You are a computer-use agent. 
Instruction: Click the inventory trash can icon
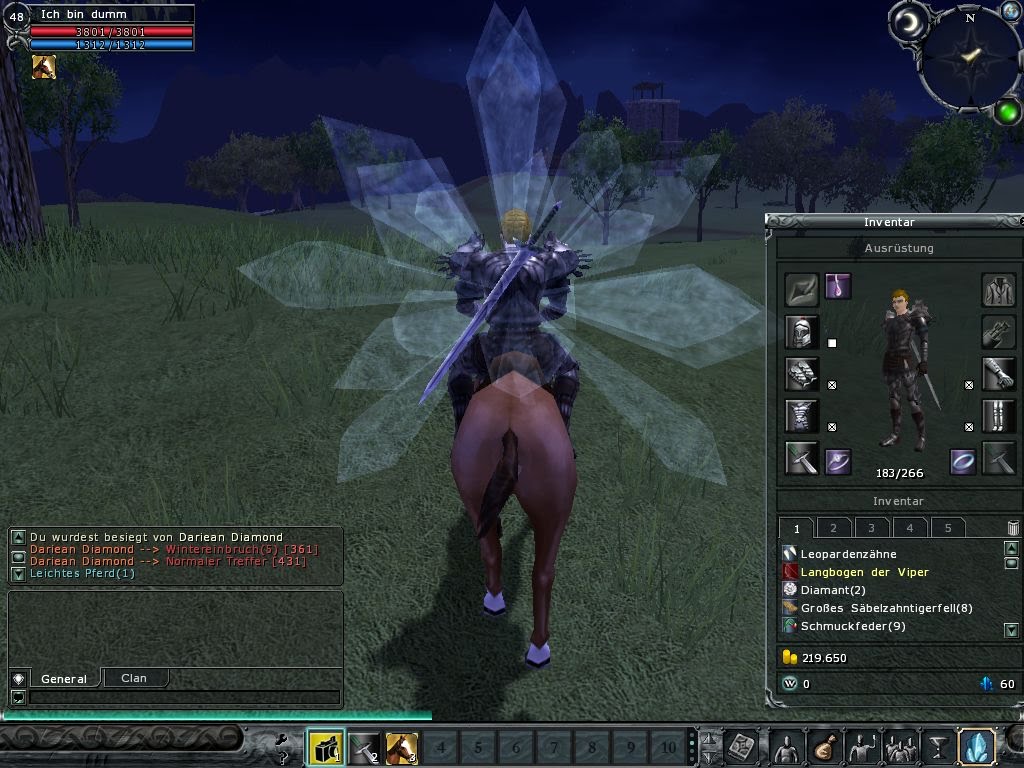click(1012, 528)
